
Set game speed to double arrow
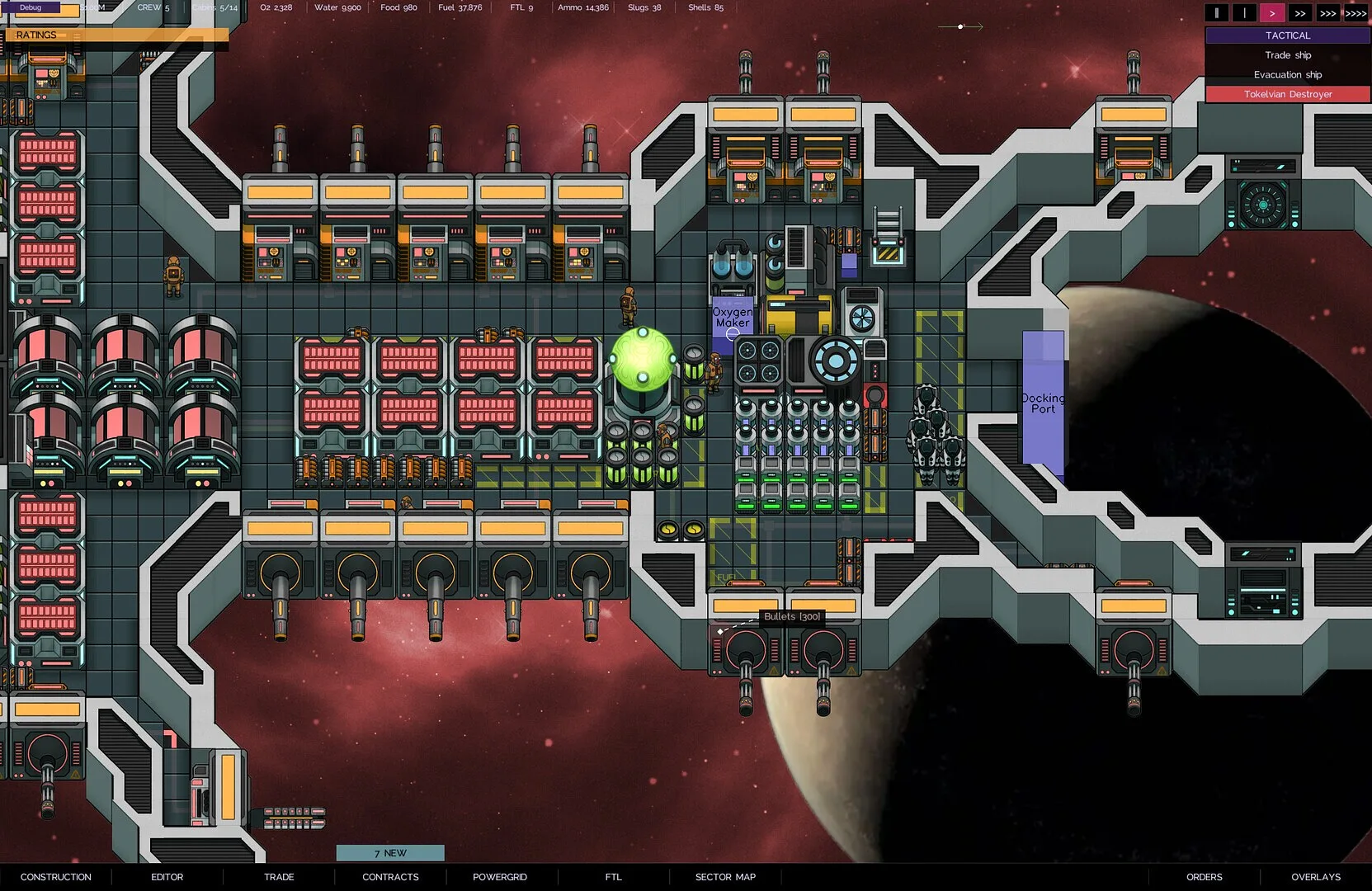[x=1300, y=13]
